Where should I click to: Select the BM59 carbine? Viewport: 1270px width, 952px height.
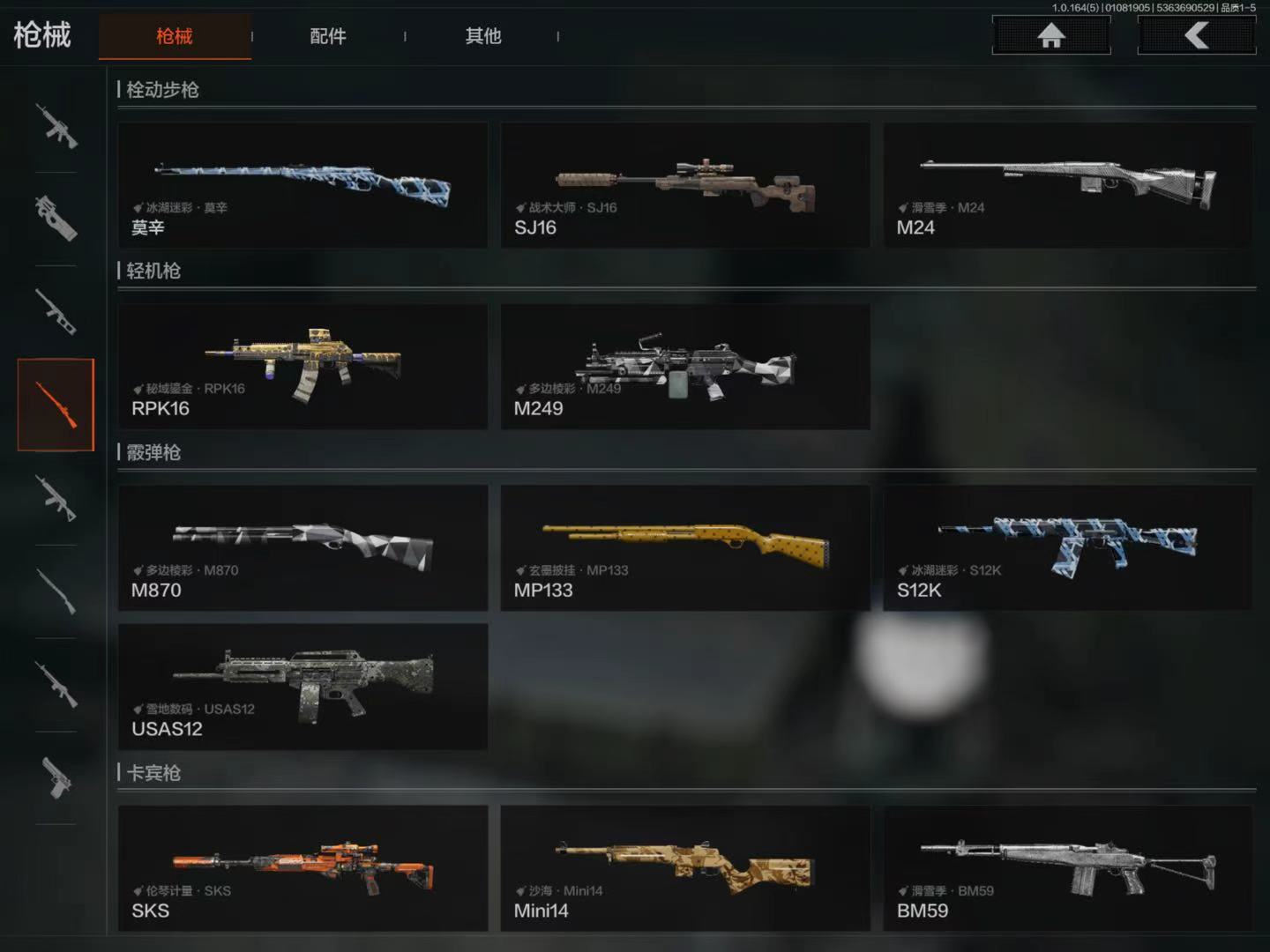click(x=1067, y=868)
